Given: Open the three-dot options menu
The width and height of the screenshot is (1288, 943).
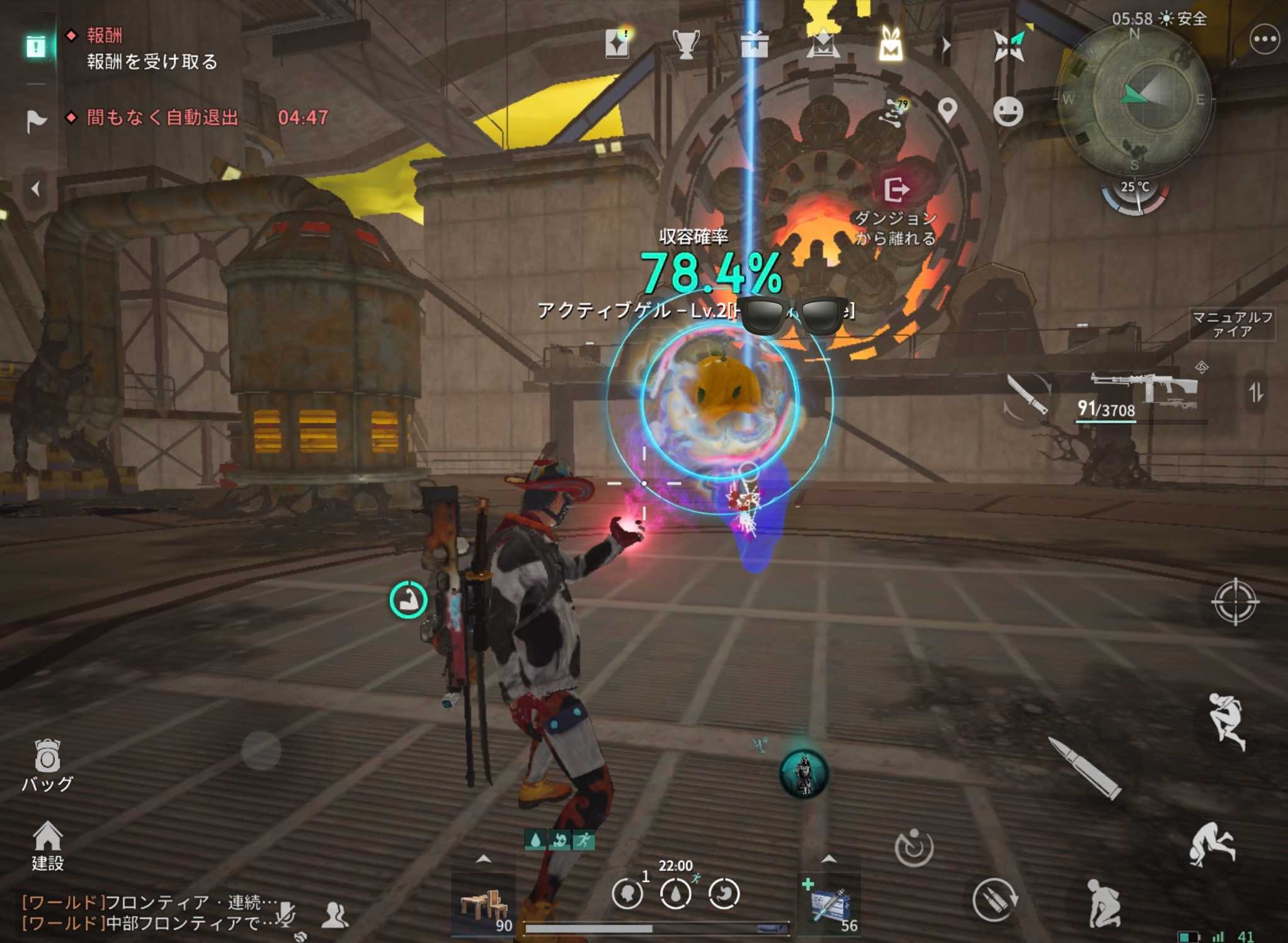Looking at the screenshot, I should tap(1264, 40).
